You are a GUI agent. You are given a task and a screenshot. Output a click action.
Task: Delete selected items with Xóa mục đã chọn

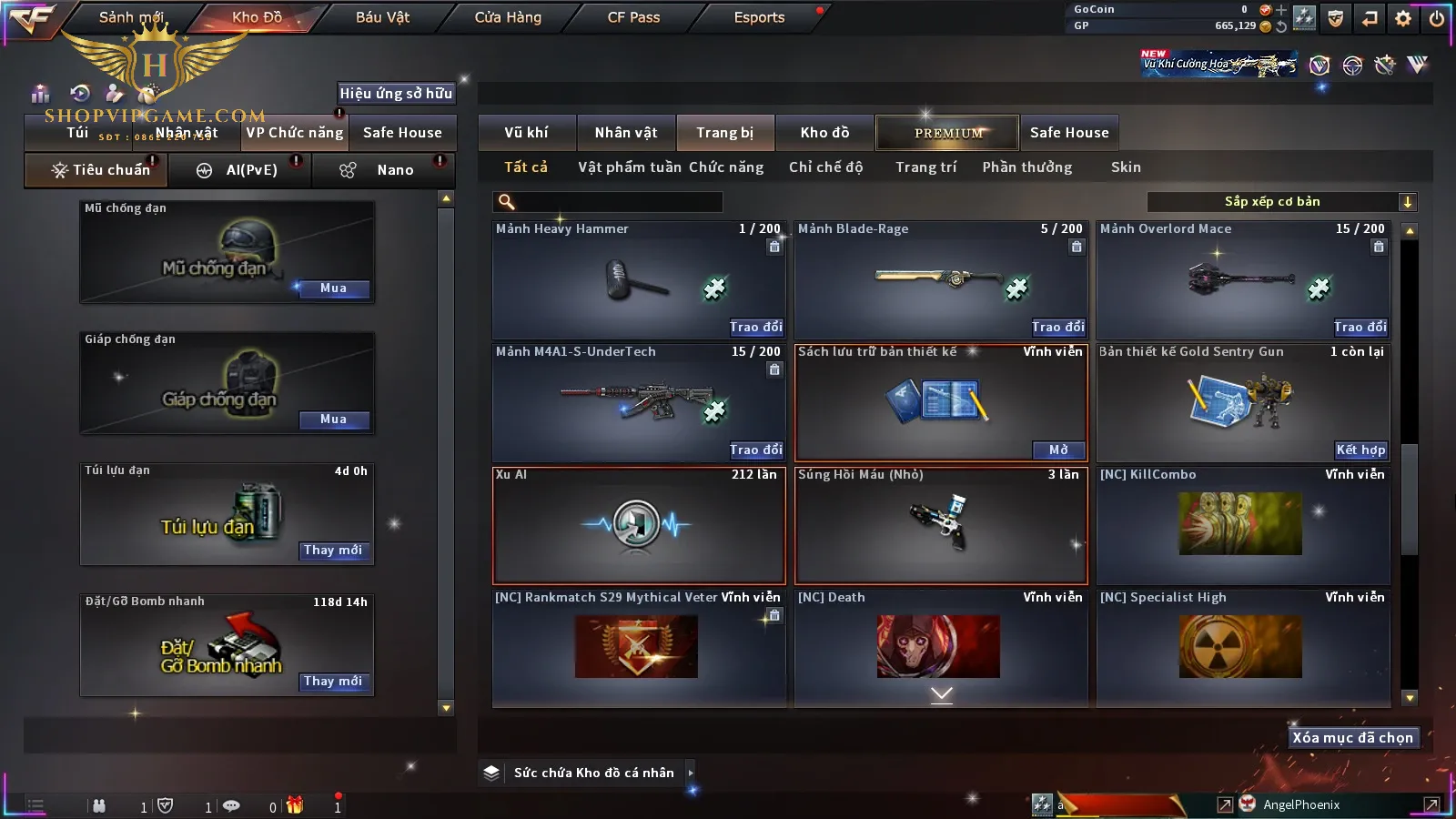coord(1352,738)
